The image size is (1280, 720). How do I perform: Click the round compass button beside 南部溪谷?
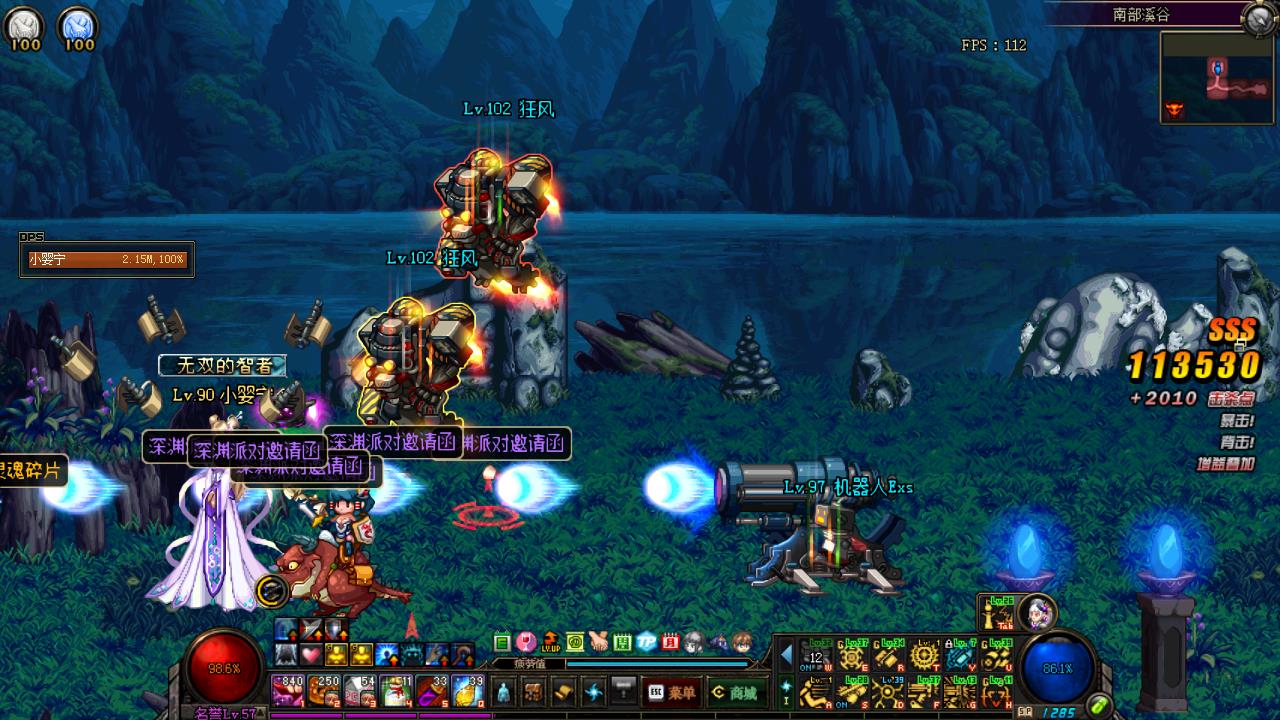(x=1259, y=17)
